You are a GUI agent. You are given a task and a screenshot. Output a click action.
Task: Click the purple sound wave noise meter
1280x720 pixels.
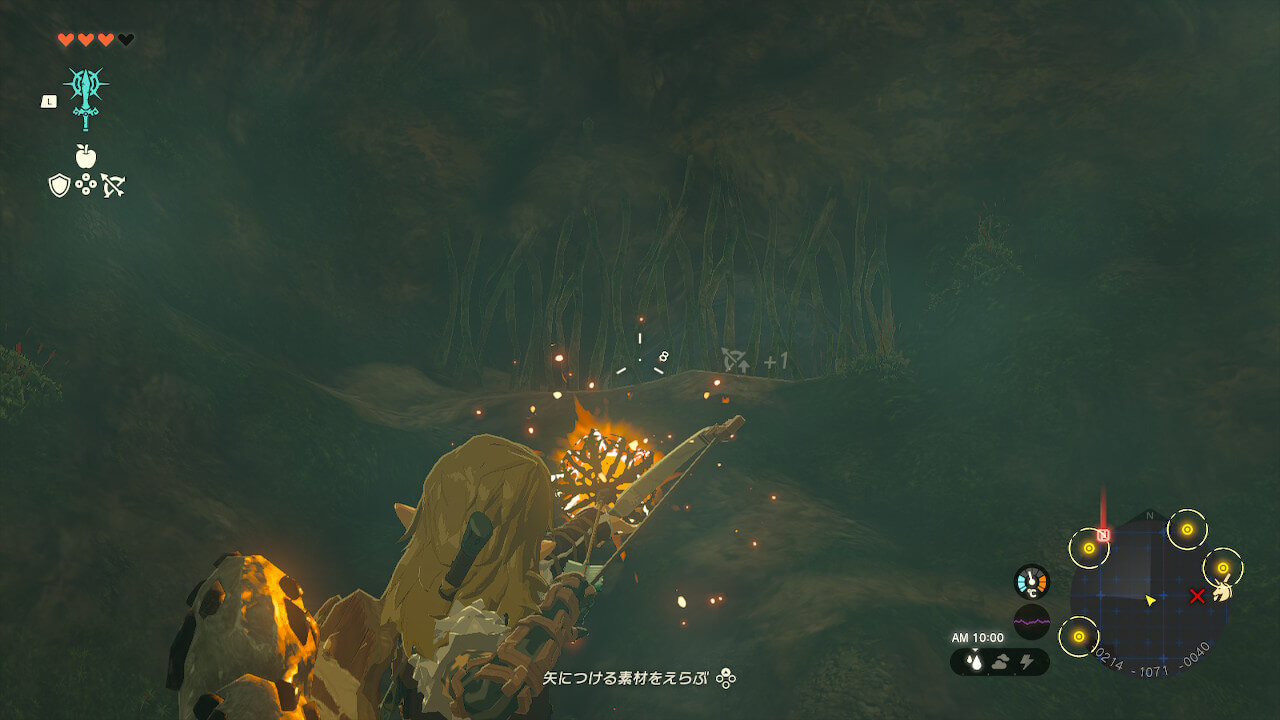[1031, 621]
